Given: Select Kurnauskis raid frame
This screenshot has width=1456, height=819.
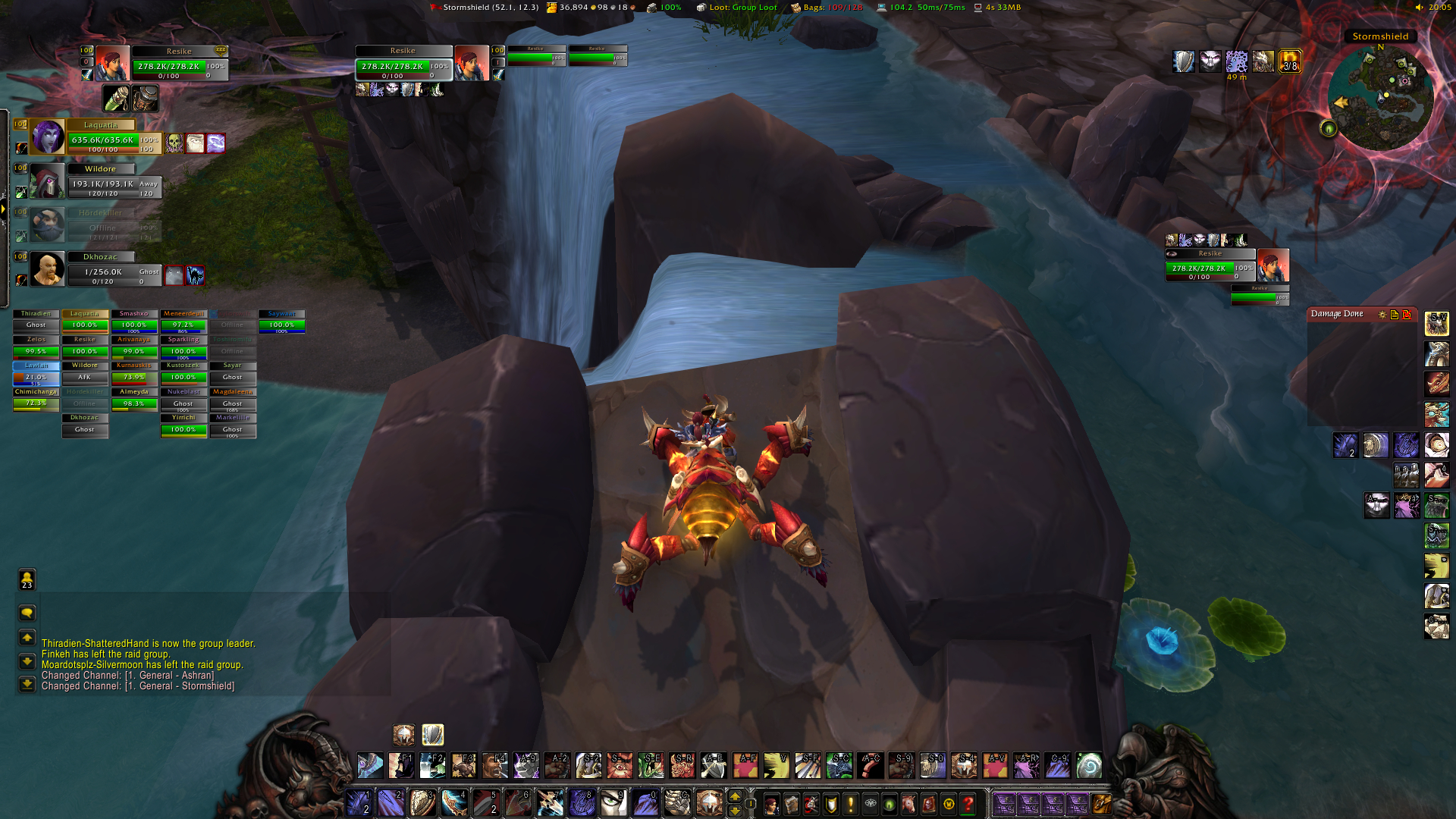Looking at the screenshot, I should pos(133,372).
